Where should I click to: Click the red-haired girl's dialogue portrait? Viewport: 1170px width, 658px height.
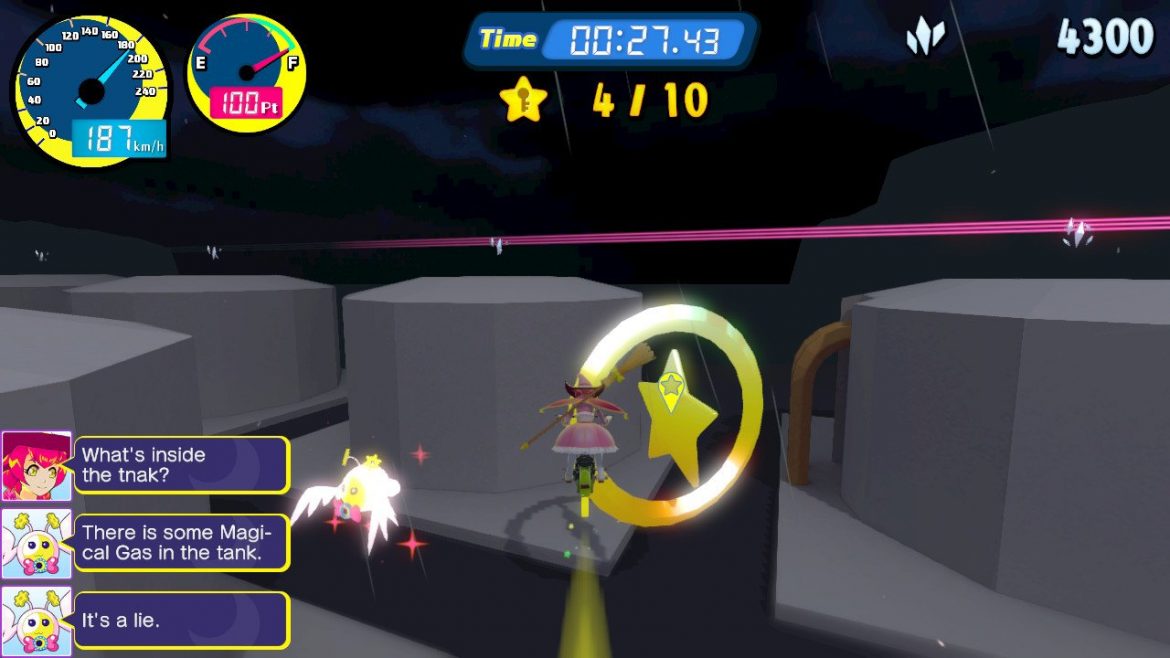[x=36, y=465]
